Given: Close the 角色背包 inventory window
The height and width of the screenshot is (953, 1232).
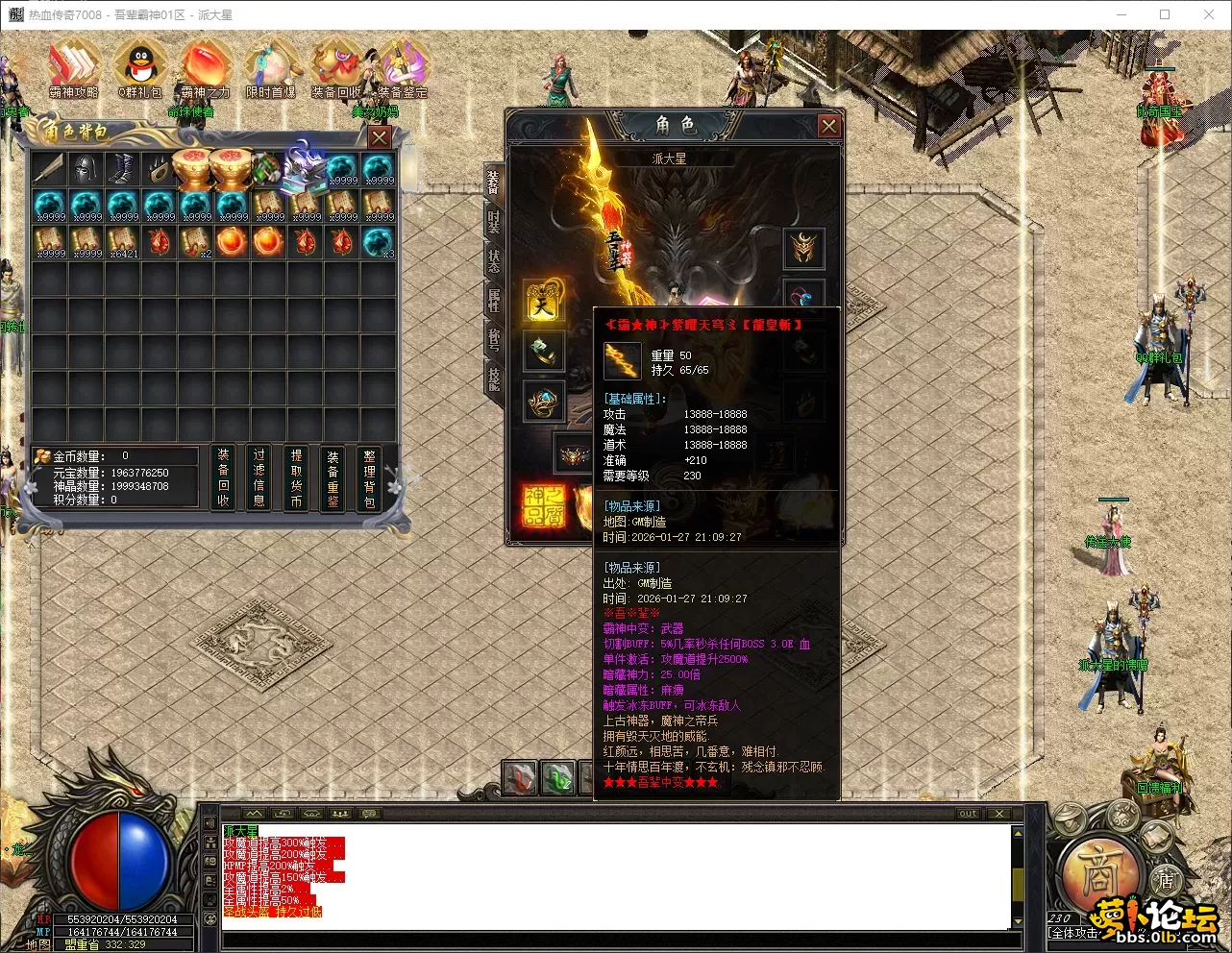Looking at the screenshot, I should pos(380,137).
